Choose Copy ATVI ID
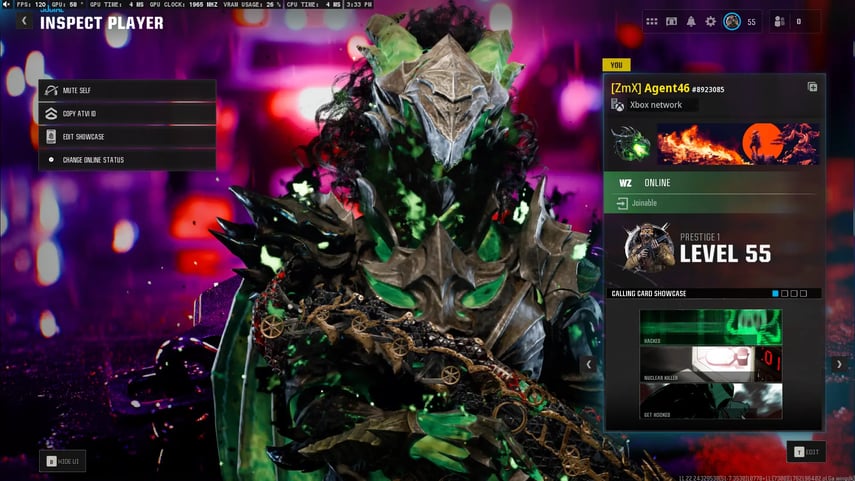The height and width of the screenshot is (481, 855). (x=127, y=113)
